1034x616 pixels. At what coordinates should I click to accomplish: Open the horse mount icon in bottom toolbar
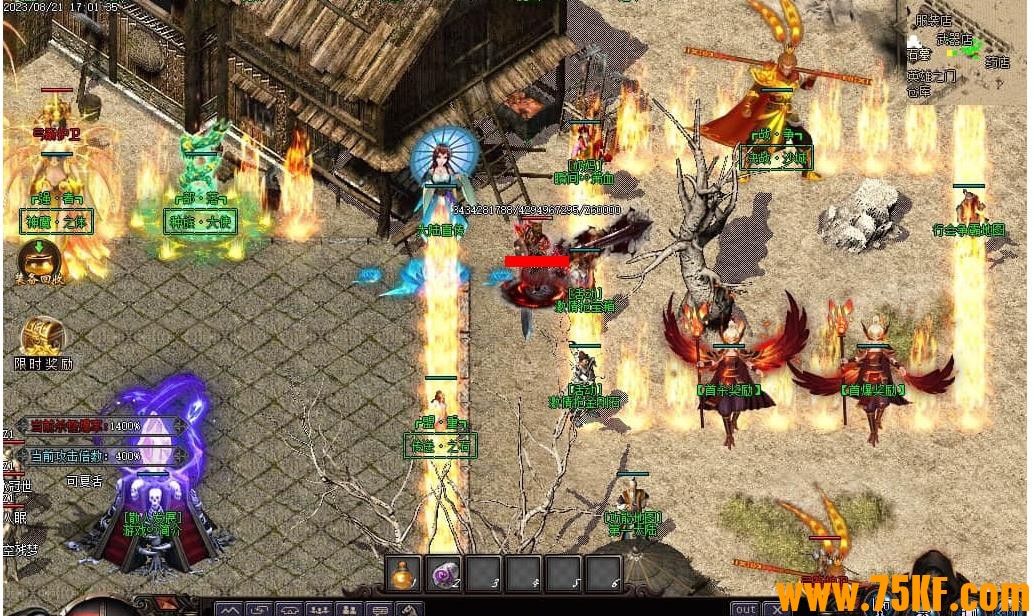pyautogui.click(x=409, y=609)
